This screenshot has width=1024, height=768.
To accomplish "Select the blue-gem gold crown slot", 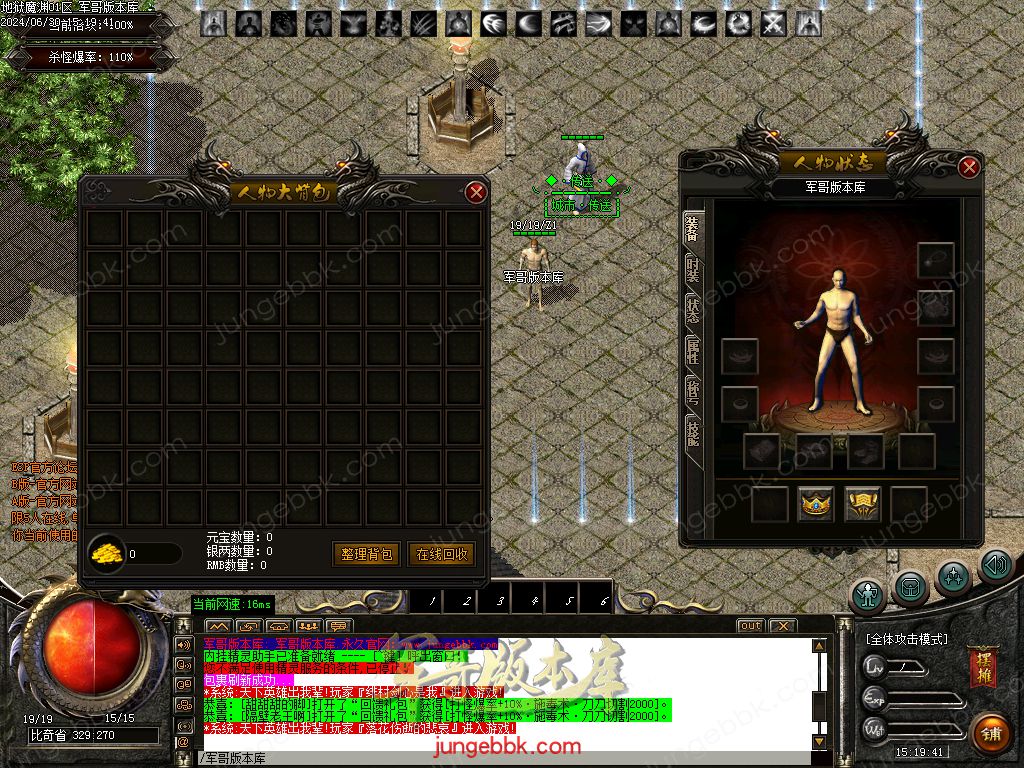I will tap(816, 504).
